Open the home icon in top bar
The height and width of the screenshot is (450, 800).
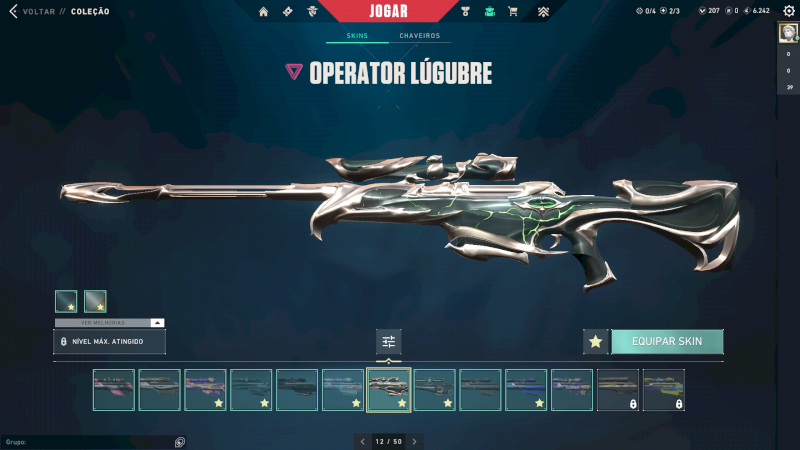[264, 12]
